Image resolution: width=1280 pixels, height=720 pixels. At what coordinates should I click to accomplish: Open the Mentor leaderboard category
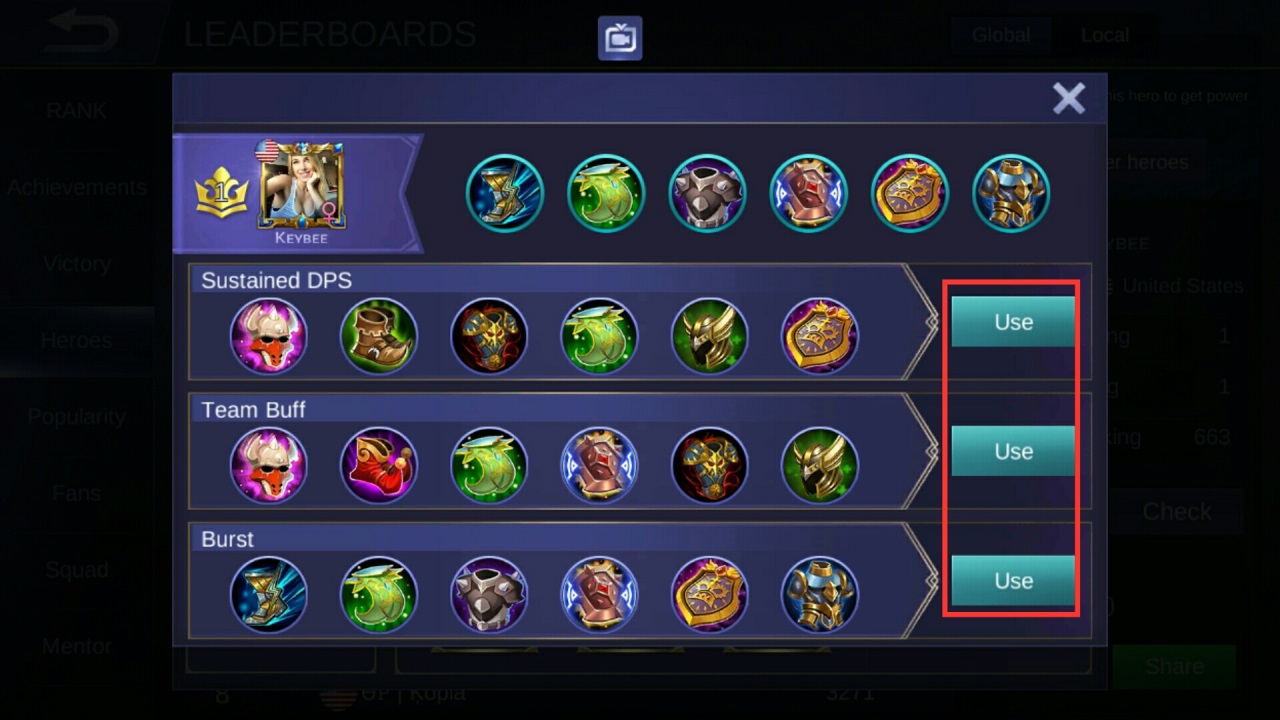[77, 646]
